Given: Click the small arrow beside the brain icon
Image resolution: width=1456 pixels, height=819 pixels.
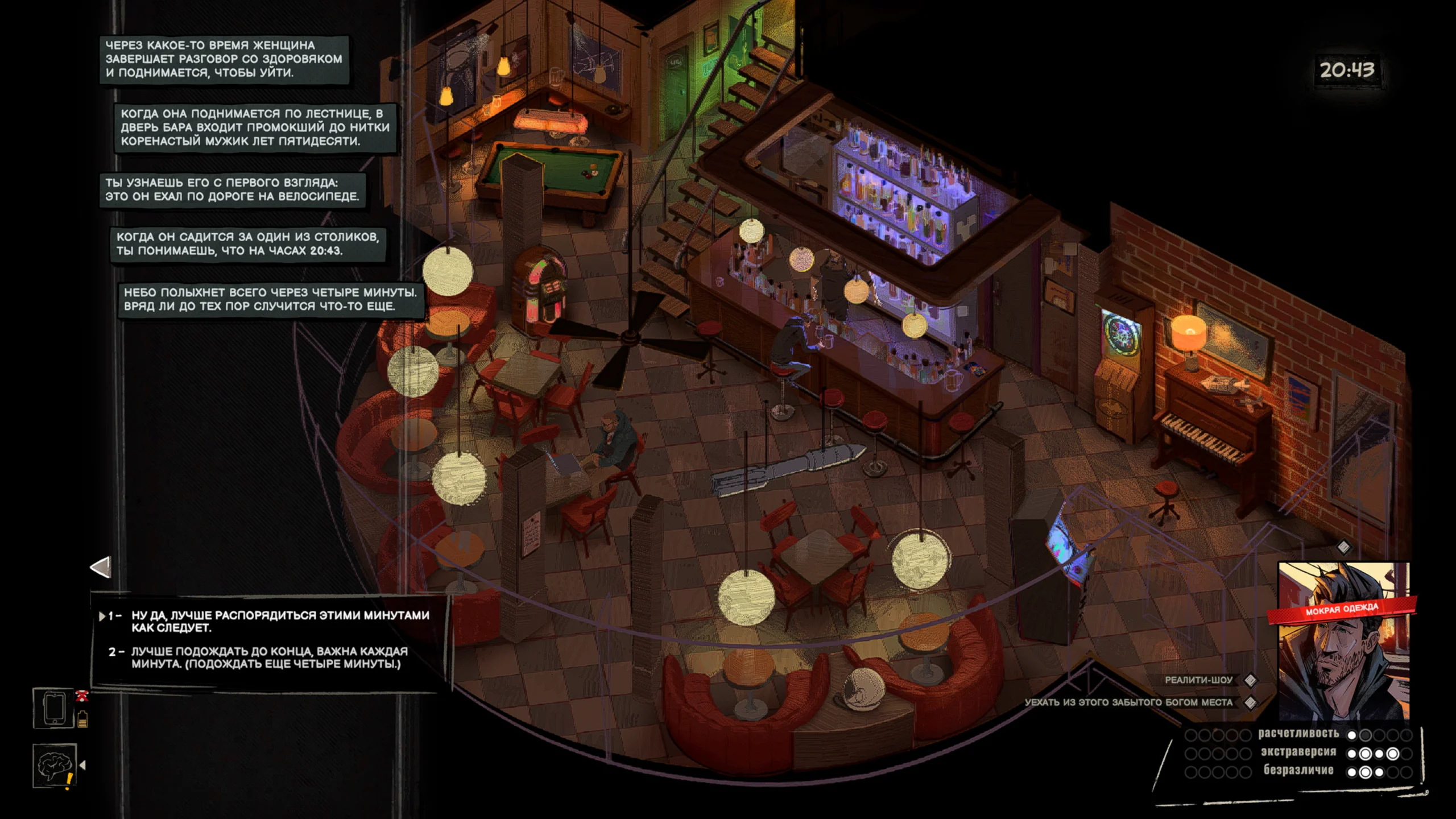Looking at the screenshot, I should tap(83, 766).
